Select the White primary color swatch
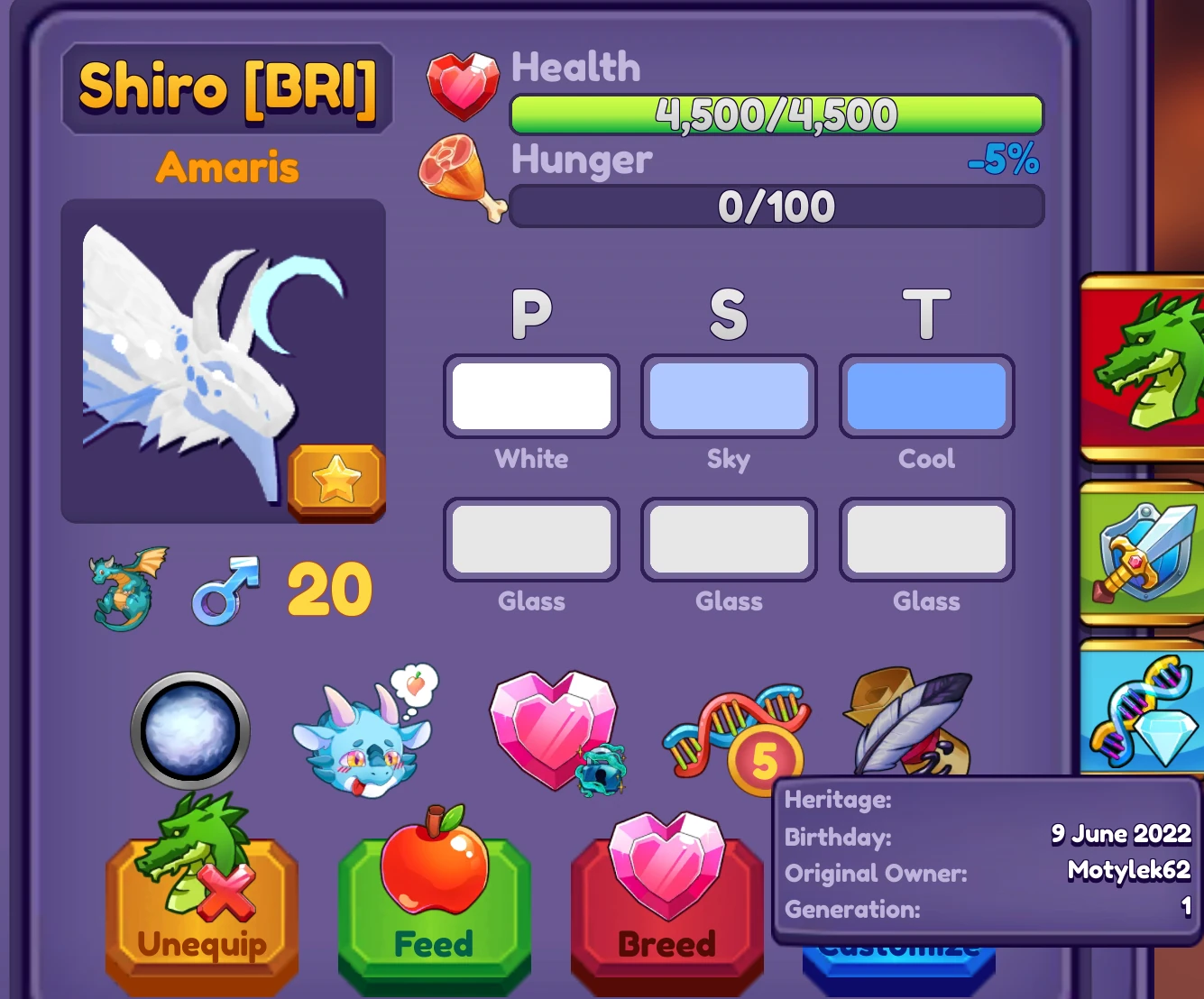 pos(532,397)
